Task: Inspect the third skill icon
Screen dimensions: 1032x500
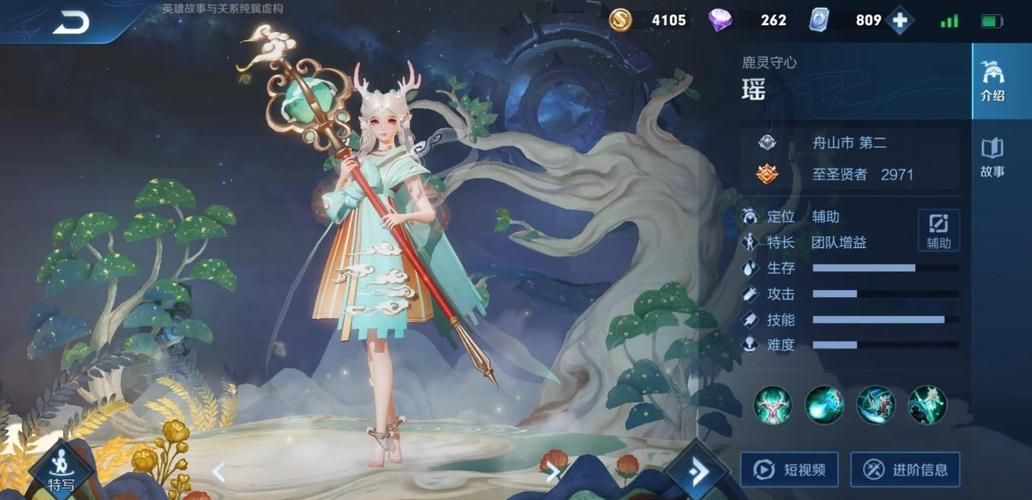Action: tap(876, 405)
